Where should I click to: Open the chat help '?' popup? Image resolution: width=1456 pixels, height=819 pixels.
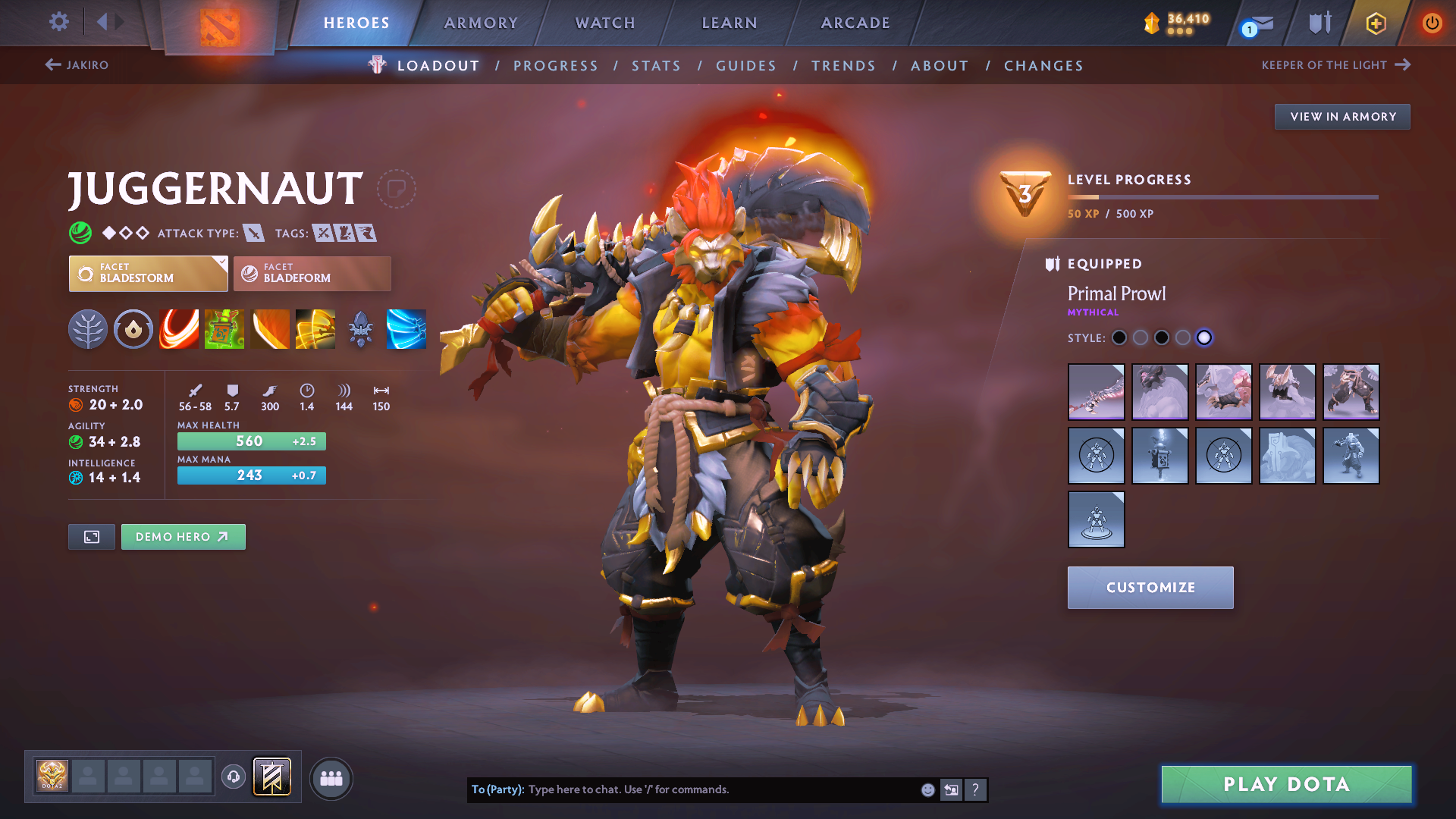click(x=975, y=789)
